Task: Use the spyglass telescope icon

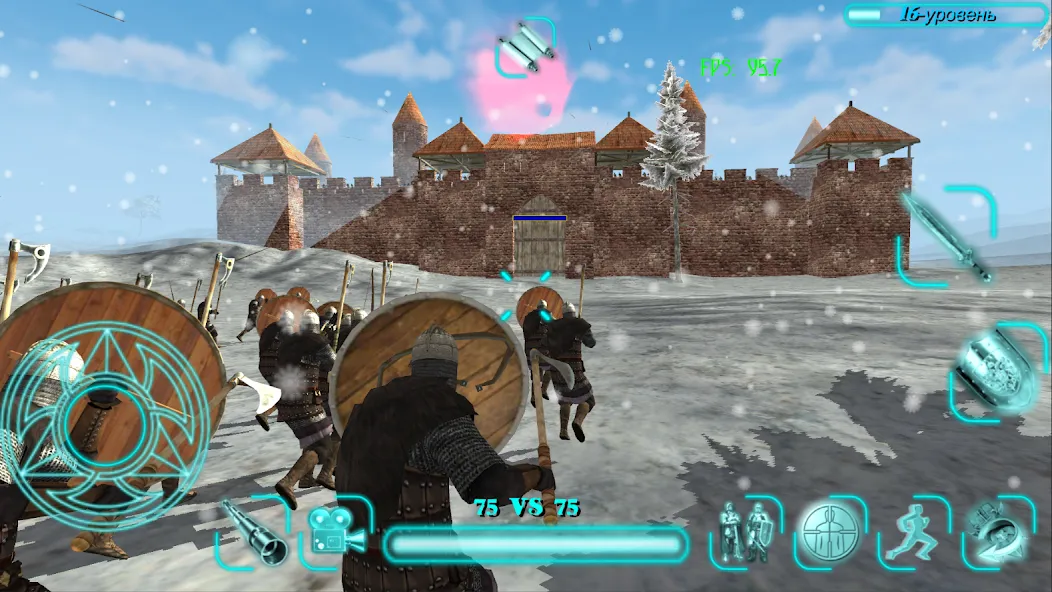Action: pos(252,533)
